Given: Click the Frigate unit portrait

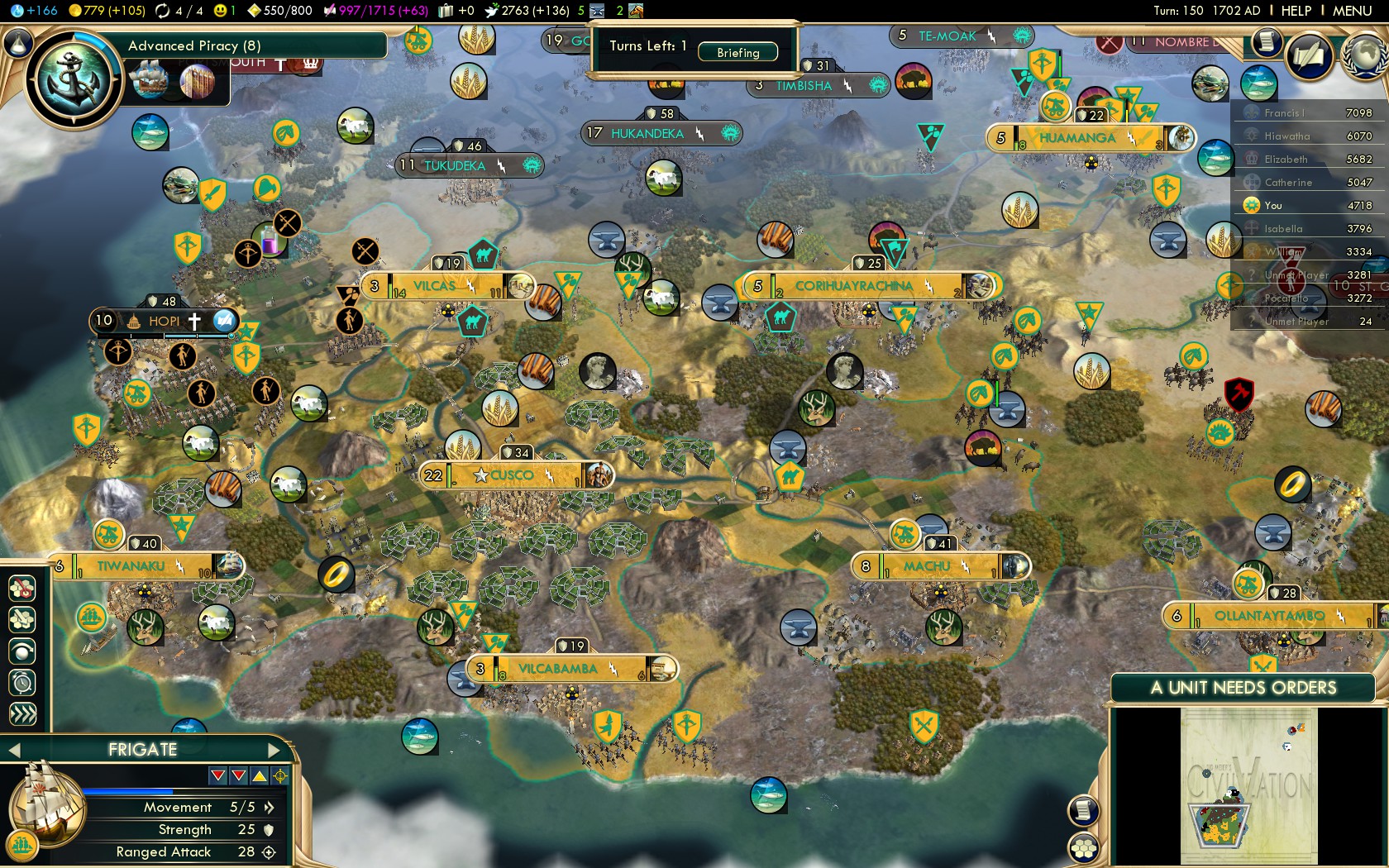Looking at the screenshot, I should pyautogui.click(x=45, y=806).
